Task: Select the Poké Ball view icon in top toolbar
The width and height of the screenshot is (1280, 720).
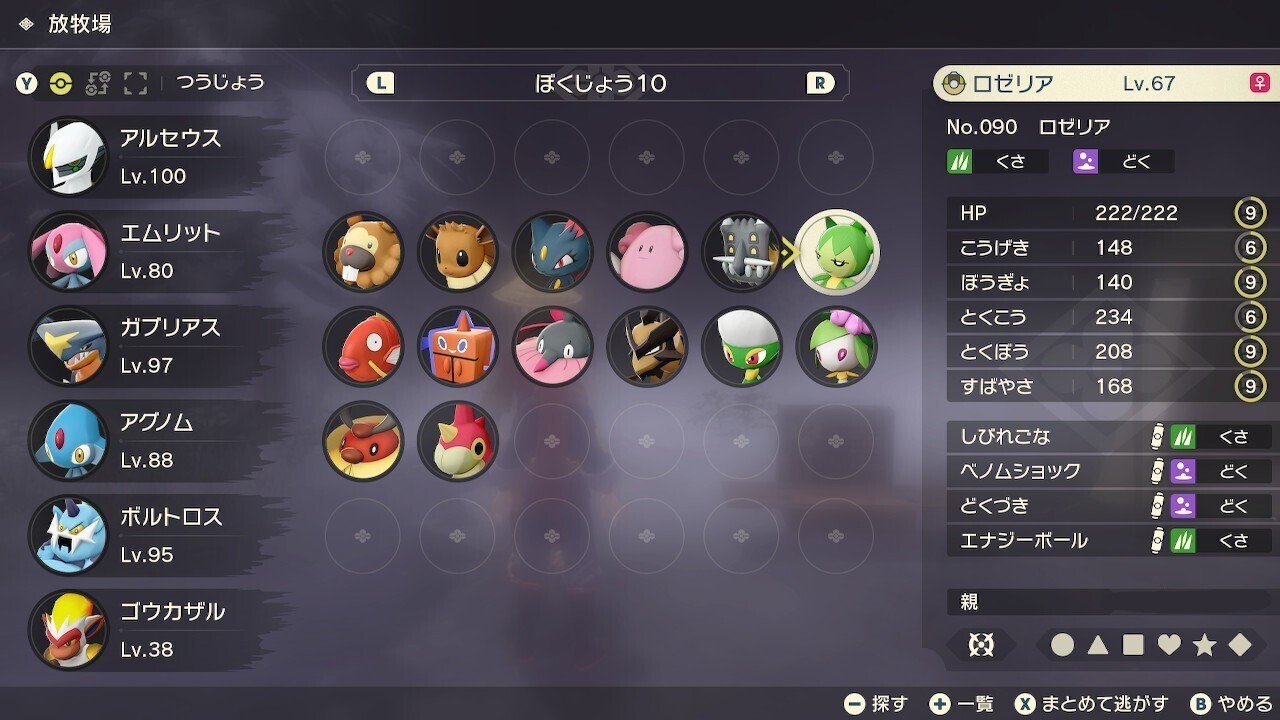Action: point(62,84)
